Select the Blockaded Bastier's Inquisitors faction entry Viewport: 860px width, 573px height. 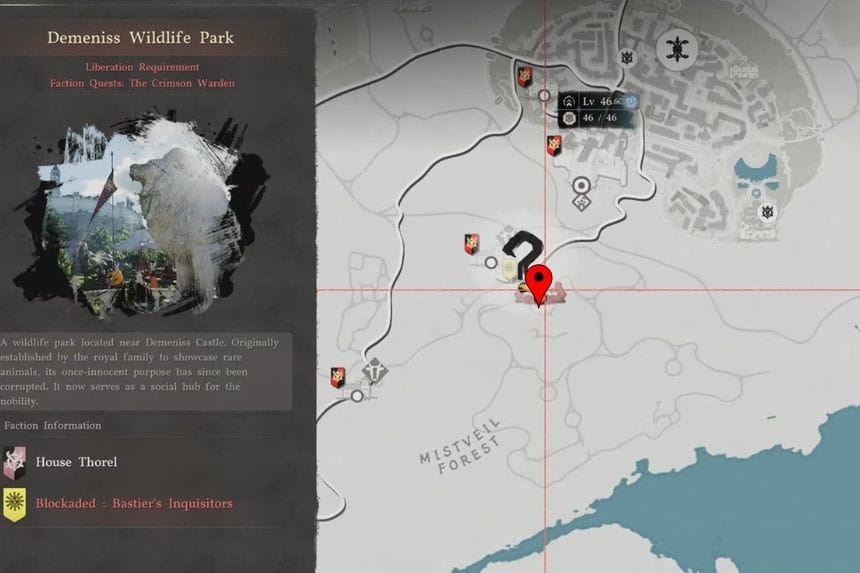134,503
